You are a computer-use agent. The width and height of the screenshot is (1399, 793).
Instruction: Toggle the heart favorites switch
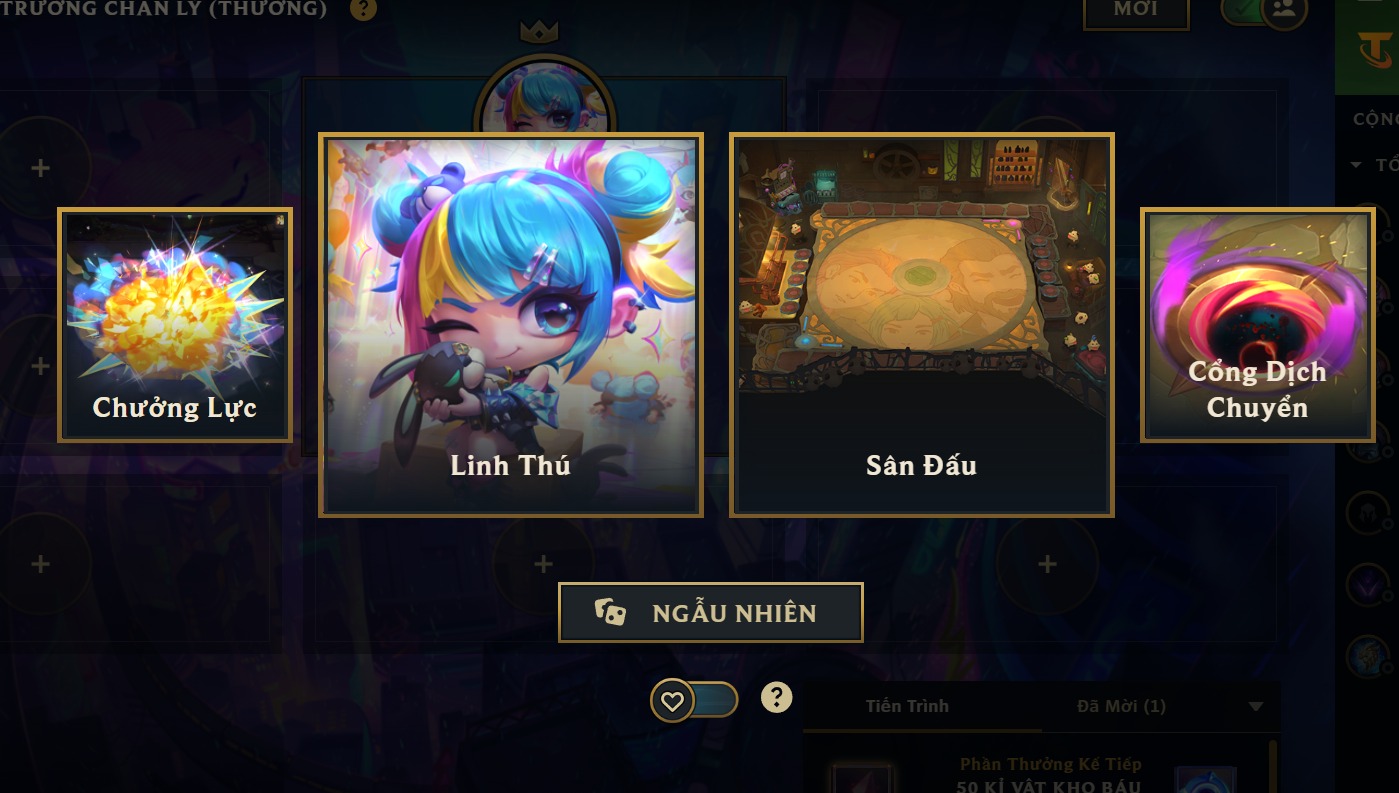693,701
